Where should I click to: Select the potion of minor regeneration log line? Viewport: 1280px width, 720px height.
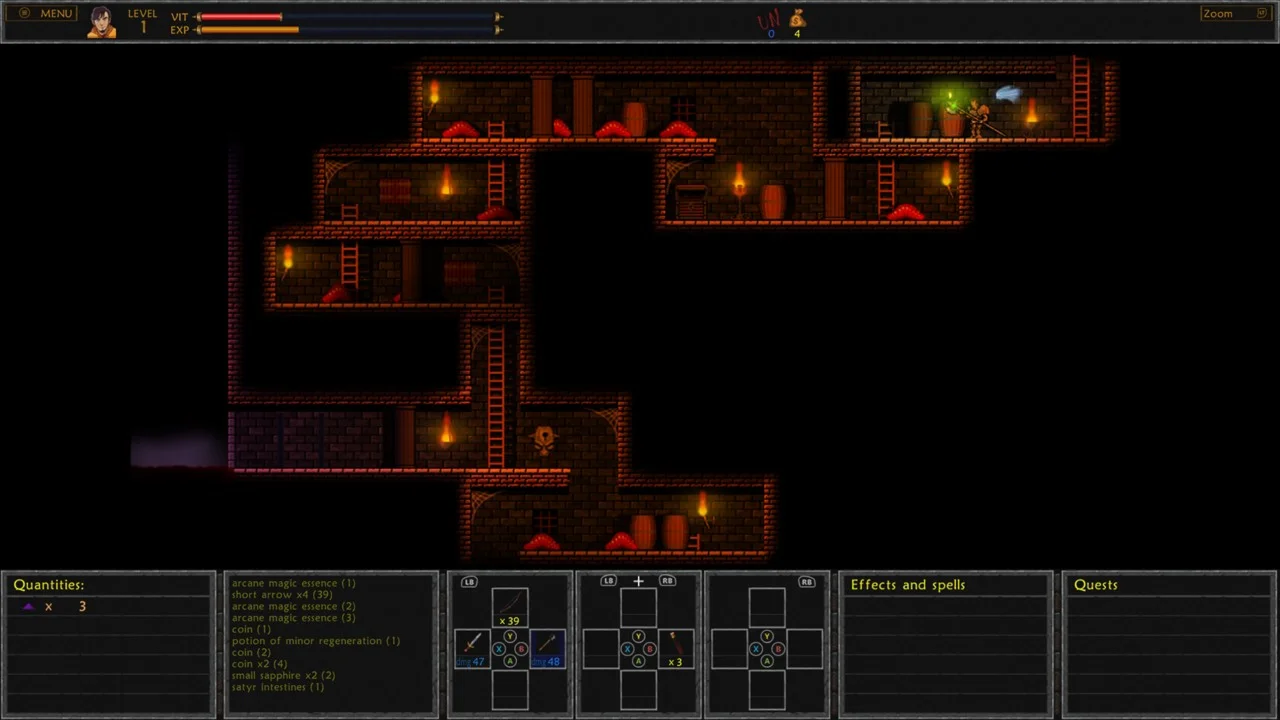(316, 641)
